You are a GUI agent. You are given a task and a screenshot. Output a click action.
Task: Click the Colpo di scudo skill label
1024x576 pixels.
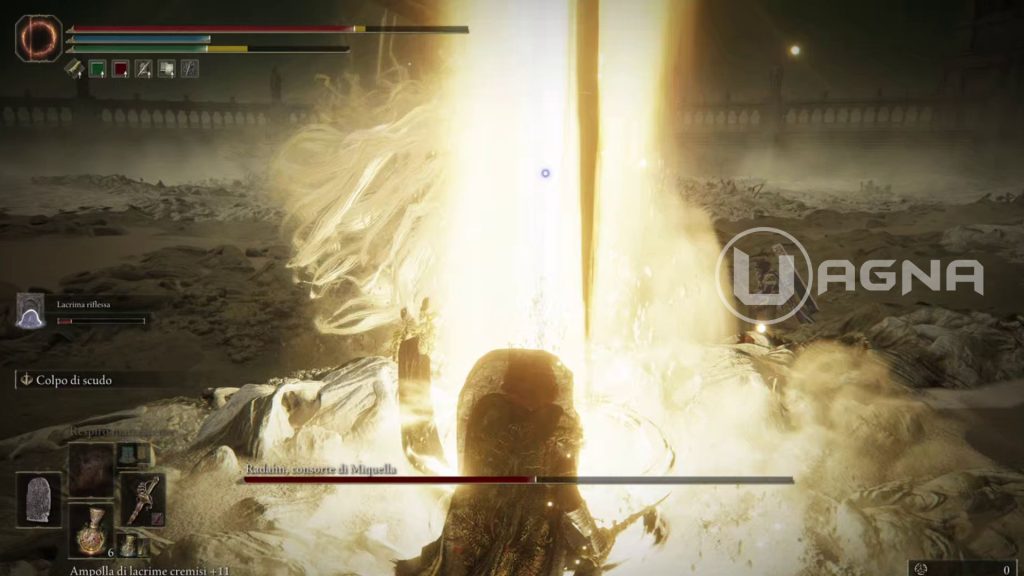pyautogui.click(x=68, y=380)
